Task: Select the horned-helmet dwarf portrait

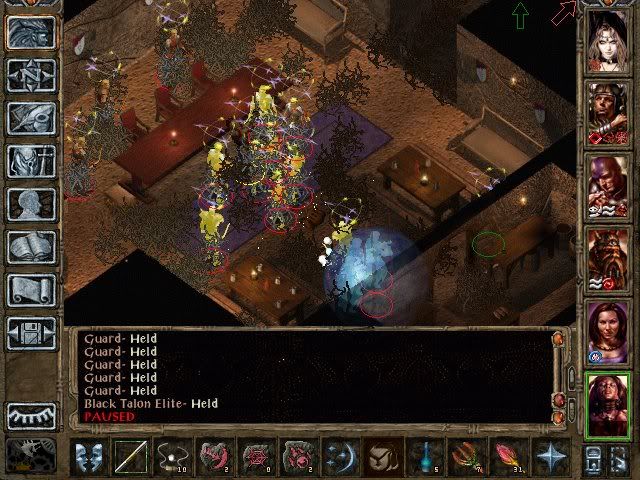Action: click(608, 257)
